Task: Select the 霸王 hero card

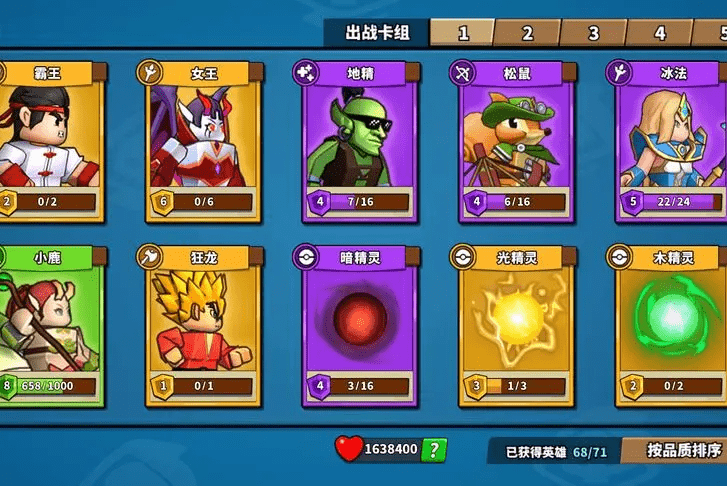Action: pyautogui.click(x=47, y=142)
